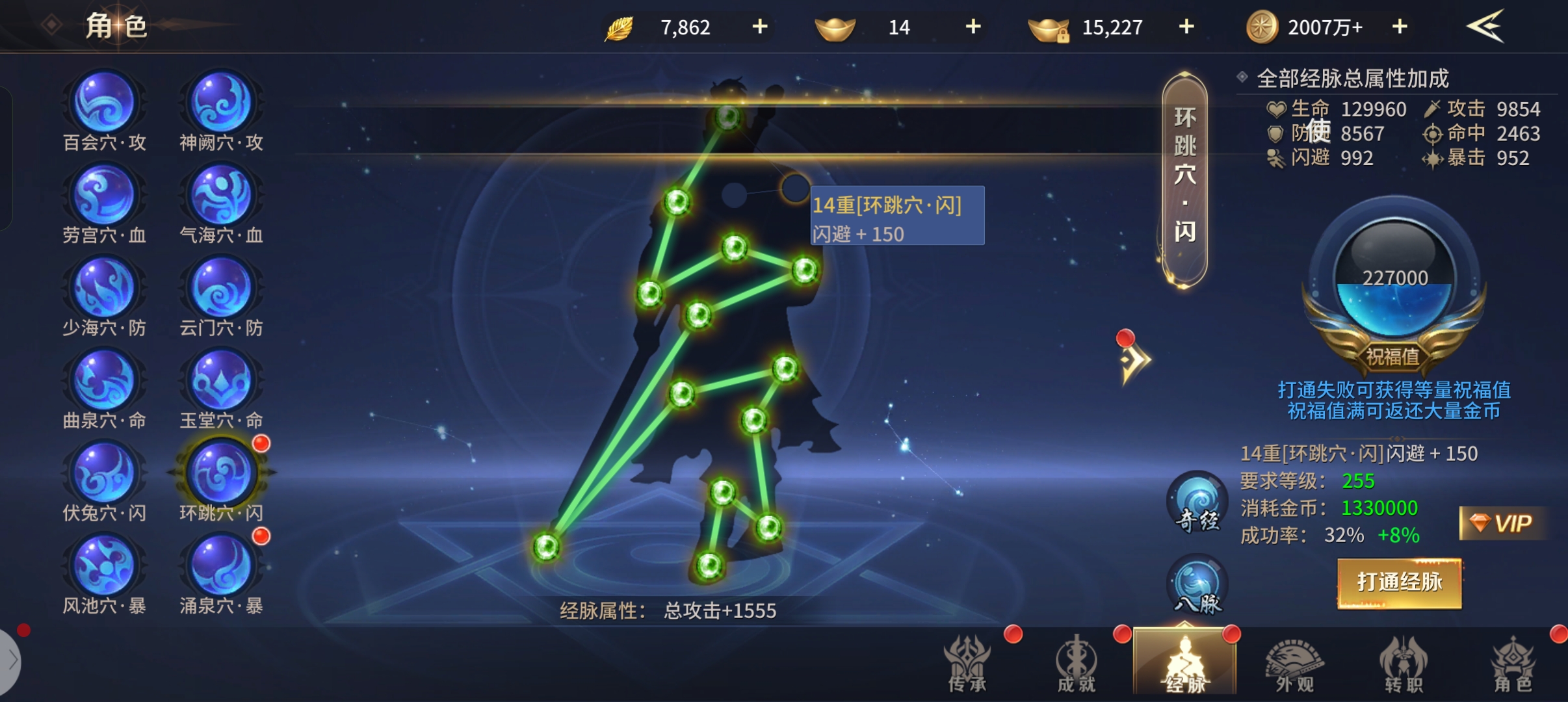Add more gold coins with the plus button

tap(1400, 27)
